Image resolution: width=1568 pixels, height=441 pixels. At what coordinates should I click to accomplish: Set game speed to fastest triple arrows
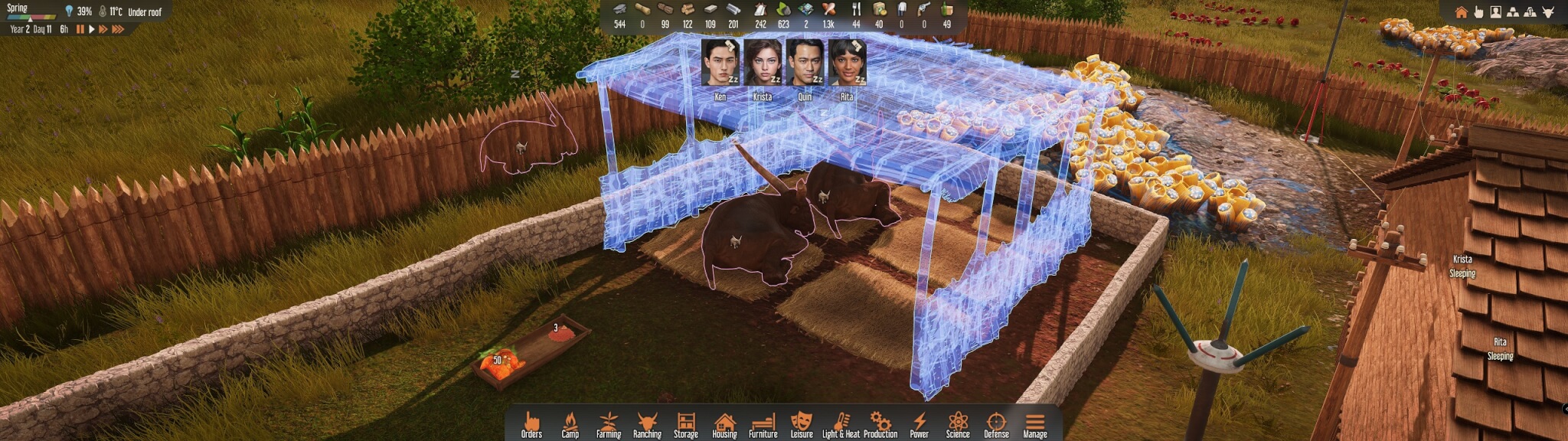pos(118,29)
